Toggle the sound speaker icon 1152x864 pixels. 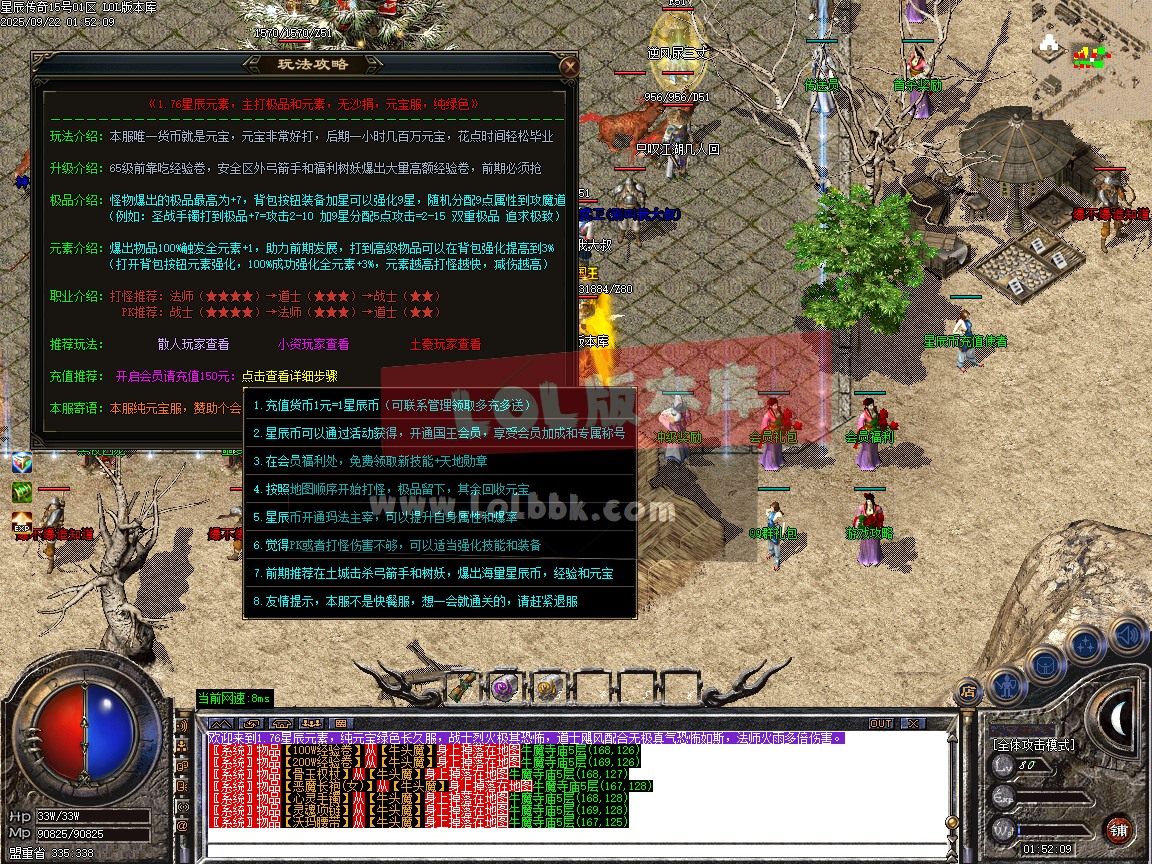tap(1128, 635)
